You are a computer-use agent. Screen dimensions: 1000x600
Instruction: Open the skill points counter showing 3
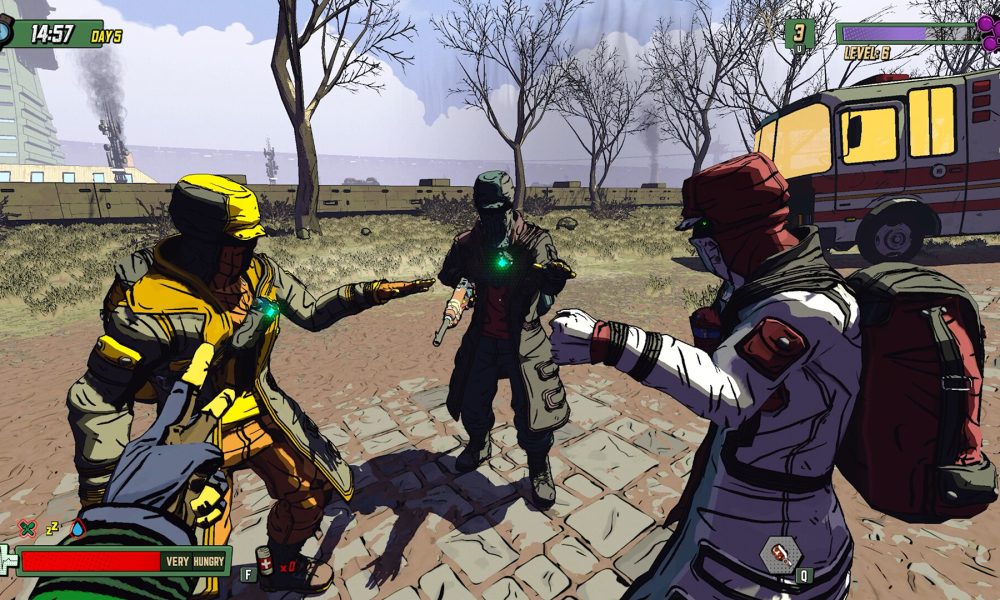click(x=798, y=33)
